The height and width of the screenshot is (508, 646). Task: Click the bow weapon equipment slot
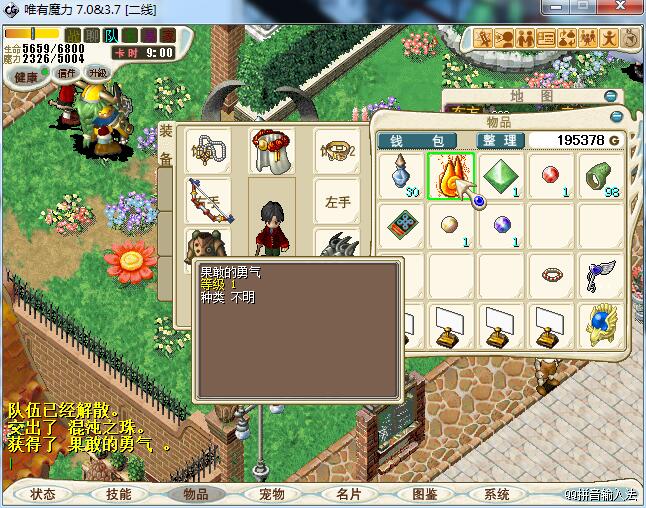tap(207, 201)
